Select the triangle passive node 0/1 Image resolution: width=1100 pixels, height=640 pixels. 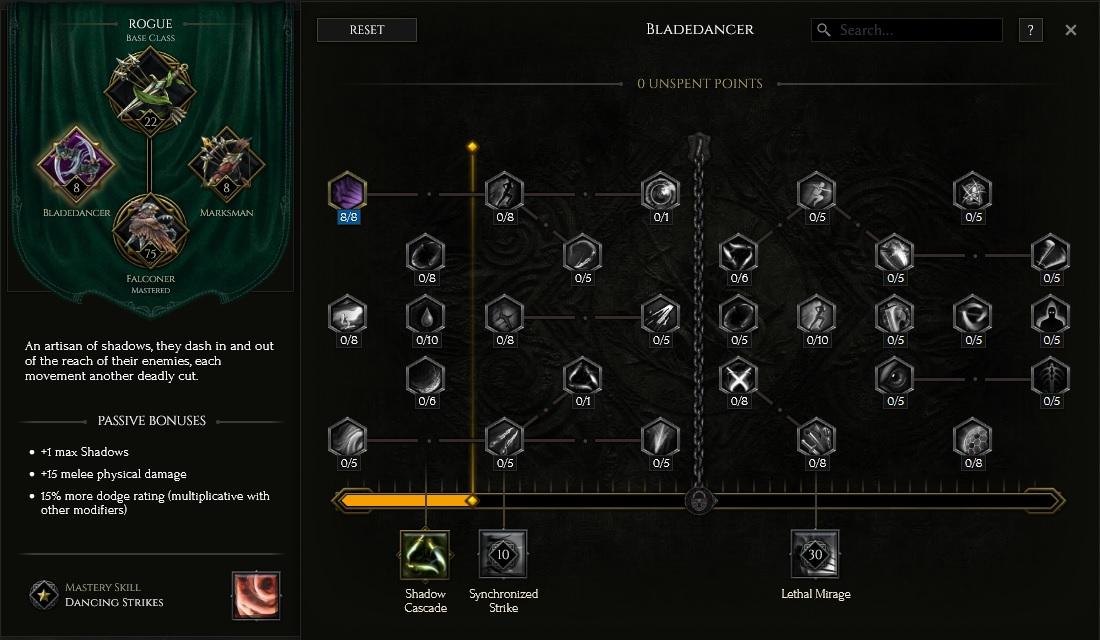tap(582, 378)
